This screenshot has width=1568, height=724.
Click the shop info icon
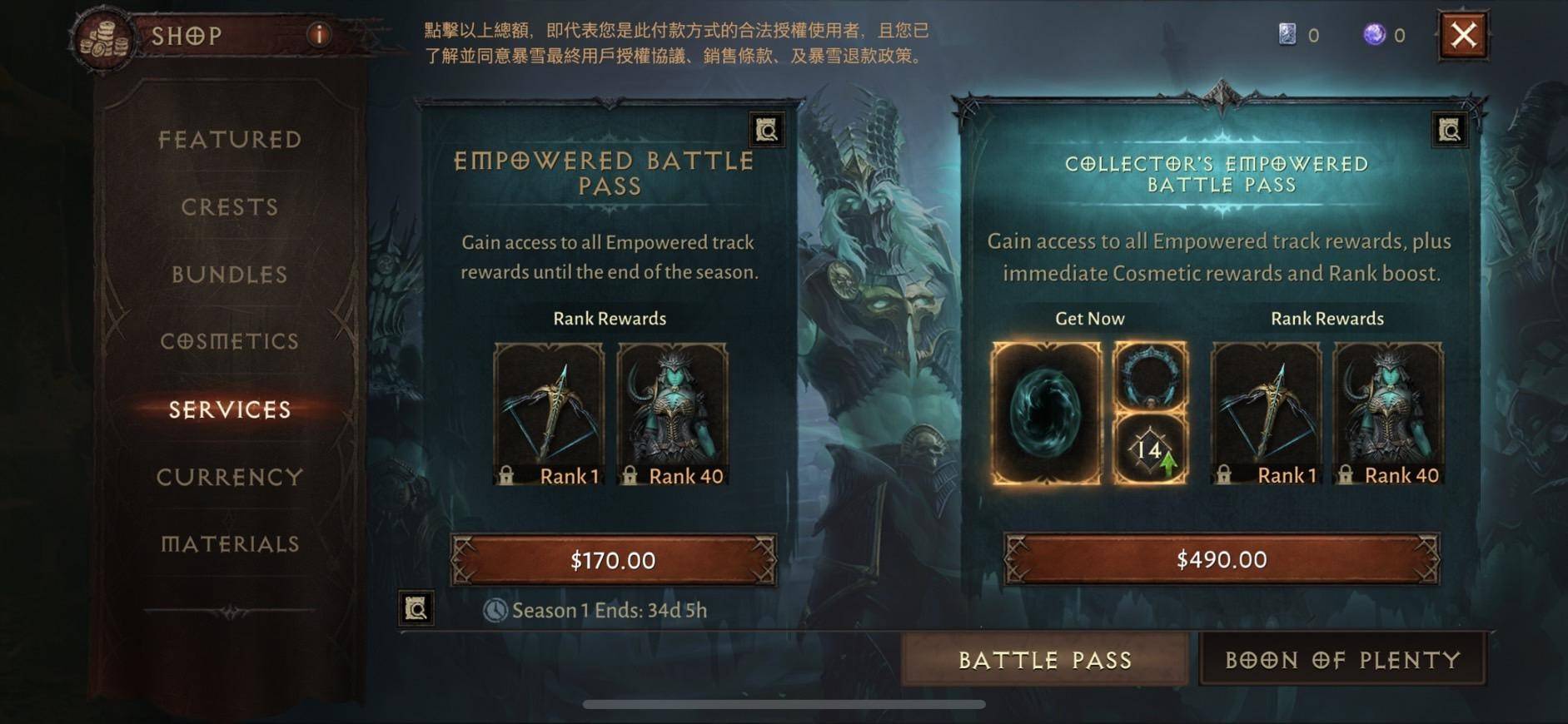pyautogui.click(x=319, y=34)
